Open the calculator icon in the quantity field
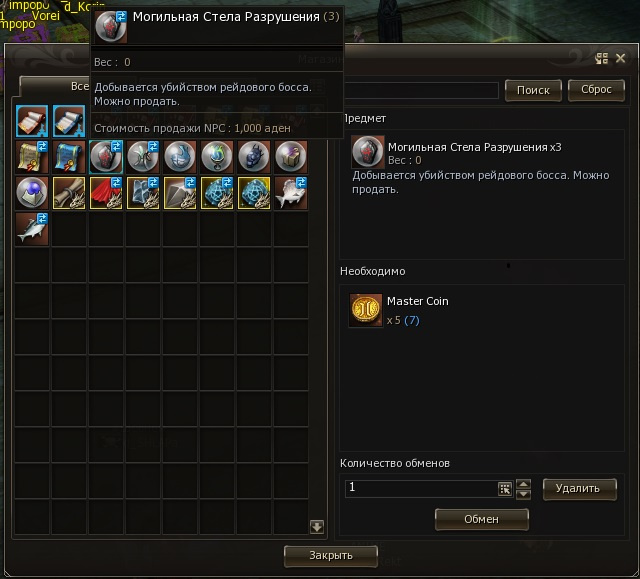 coord(505,489)
